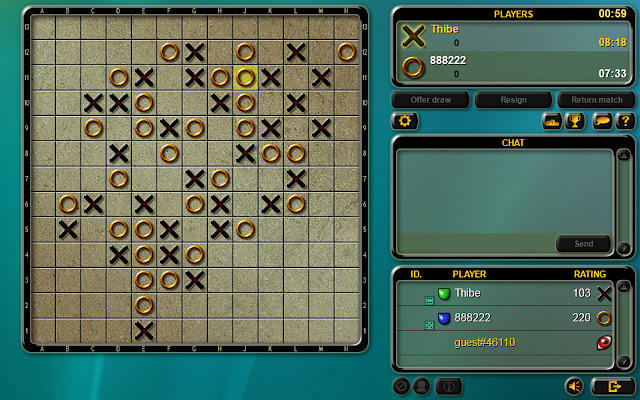
Task: Click the info button below player list
Action: click(450, 385)
